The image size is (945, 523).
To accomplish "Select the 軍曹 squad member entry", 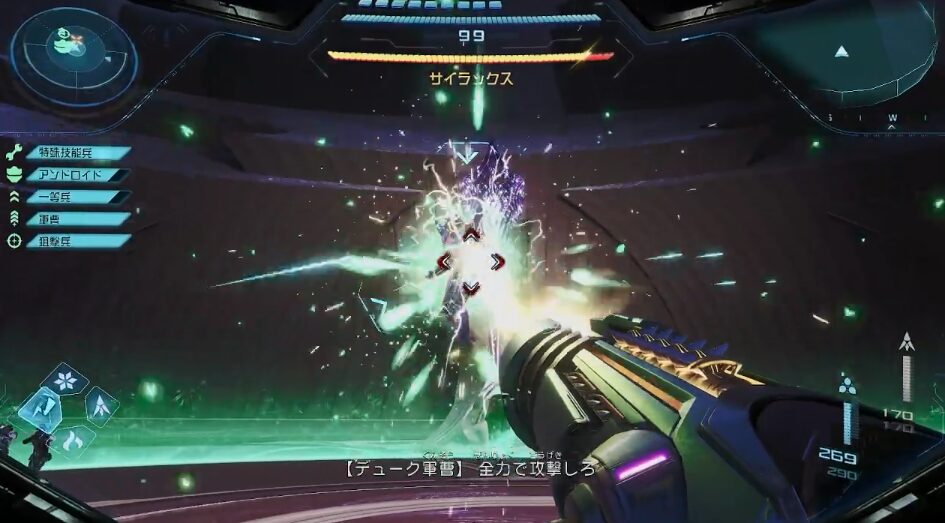I will tap(70, 219).
